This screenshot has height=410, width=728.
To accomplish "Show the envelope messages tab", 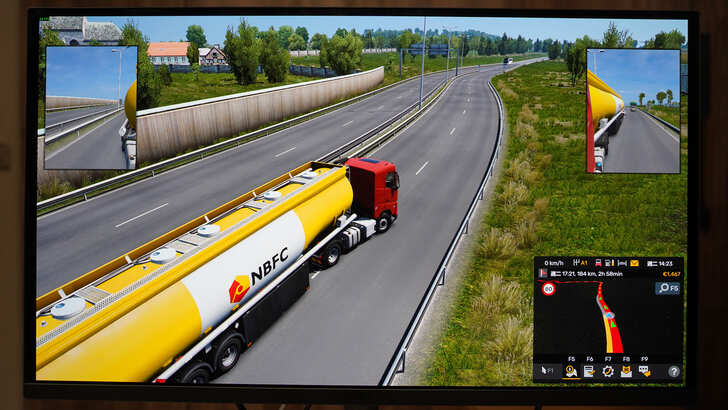I will point(625,371).
